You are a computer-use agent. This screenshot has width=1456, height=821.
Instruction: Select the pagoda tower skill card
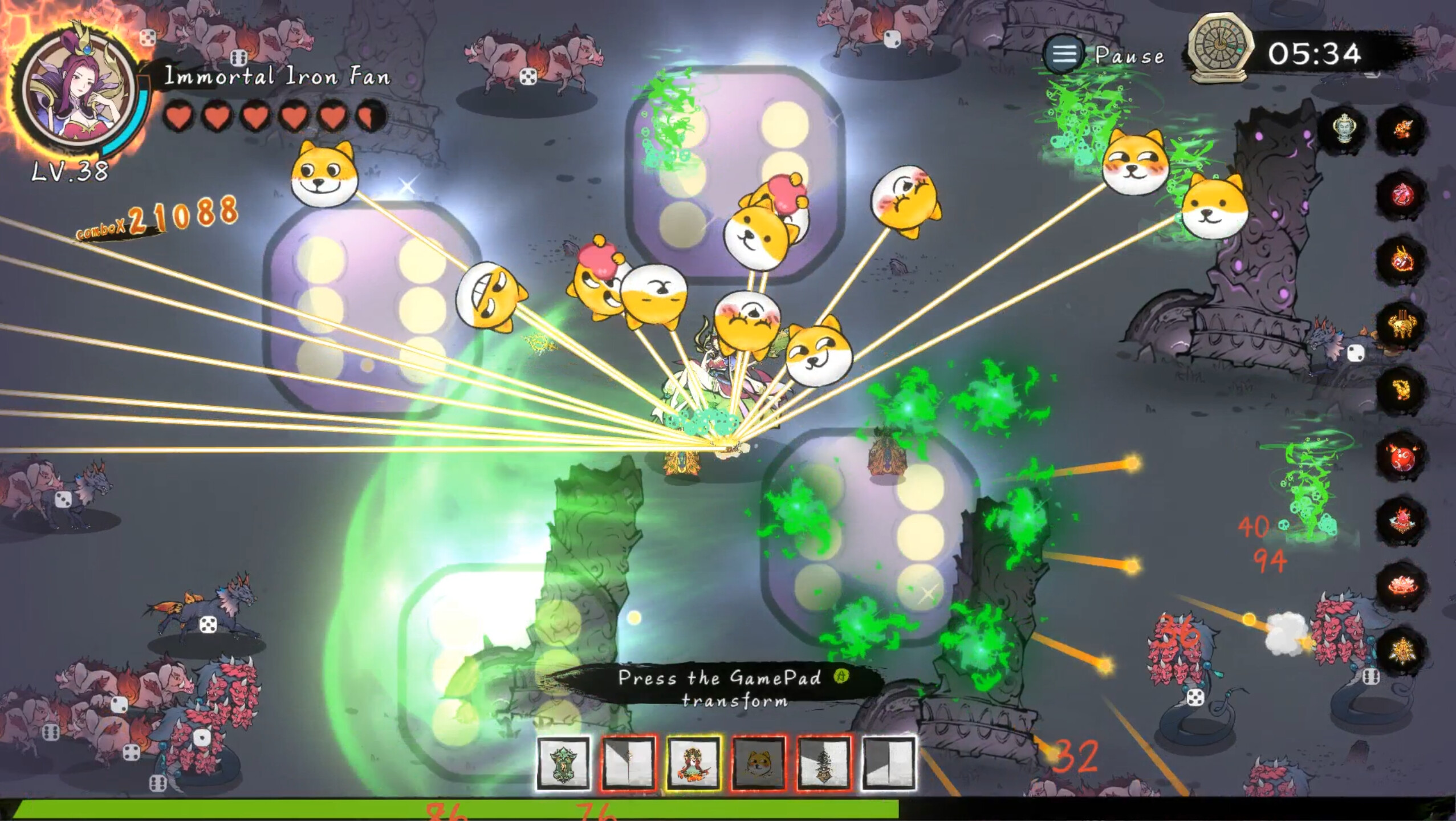coord(823,764)
